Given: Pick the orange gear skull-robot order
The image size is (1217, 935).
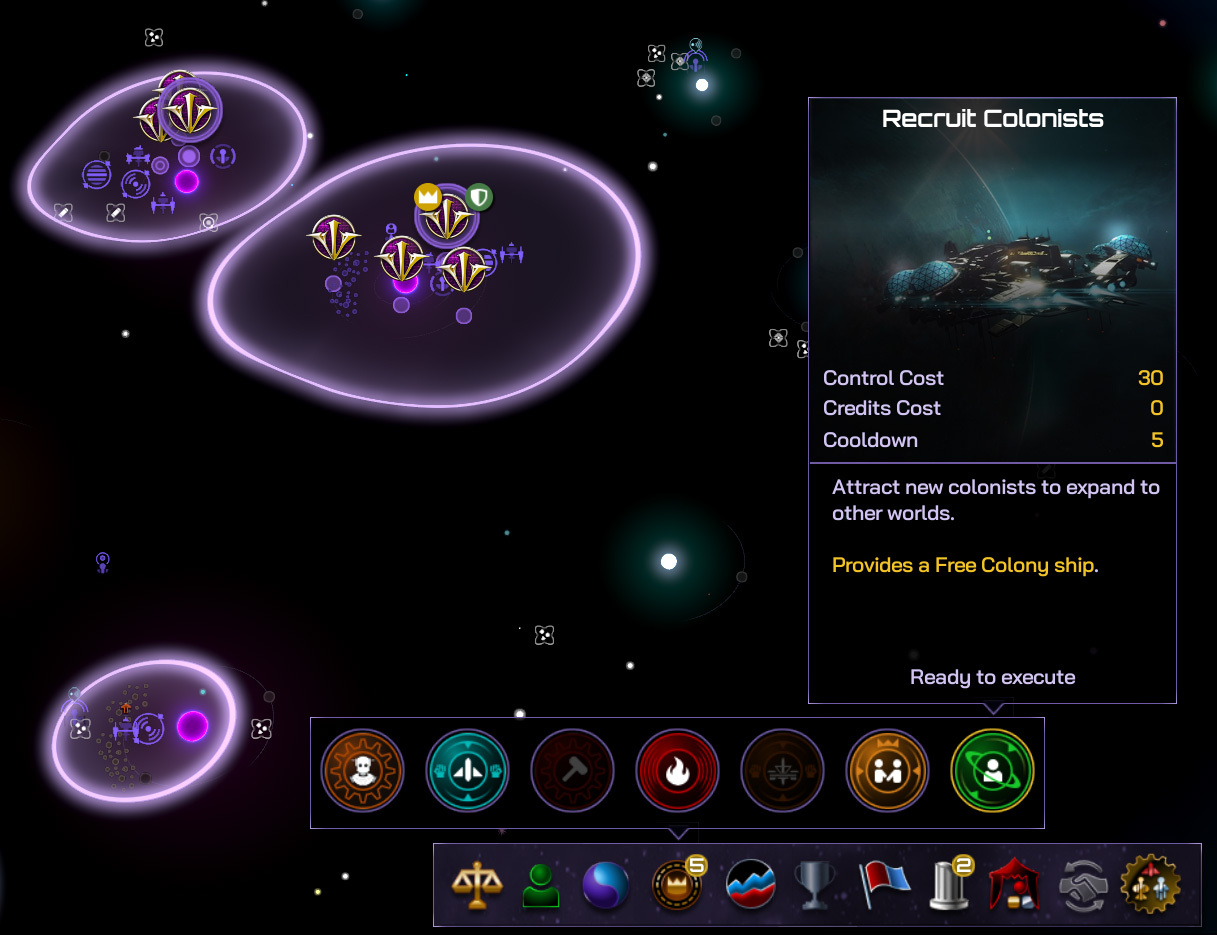Looking at the screenshot, I should tap(362, 771).
